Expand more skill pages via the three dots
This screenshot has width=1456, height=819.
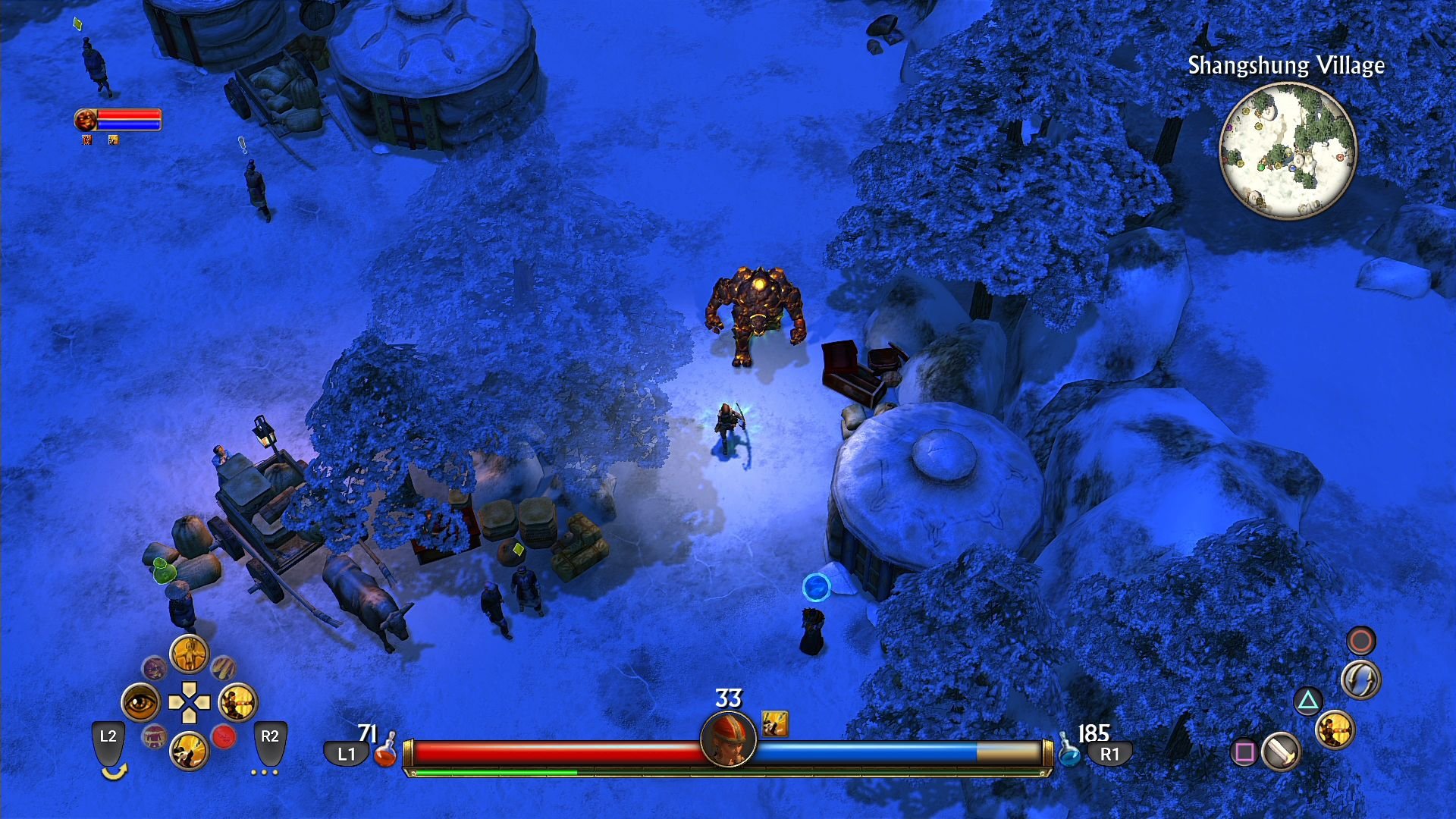coord(263,773)
